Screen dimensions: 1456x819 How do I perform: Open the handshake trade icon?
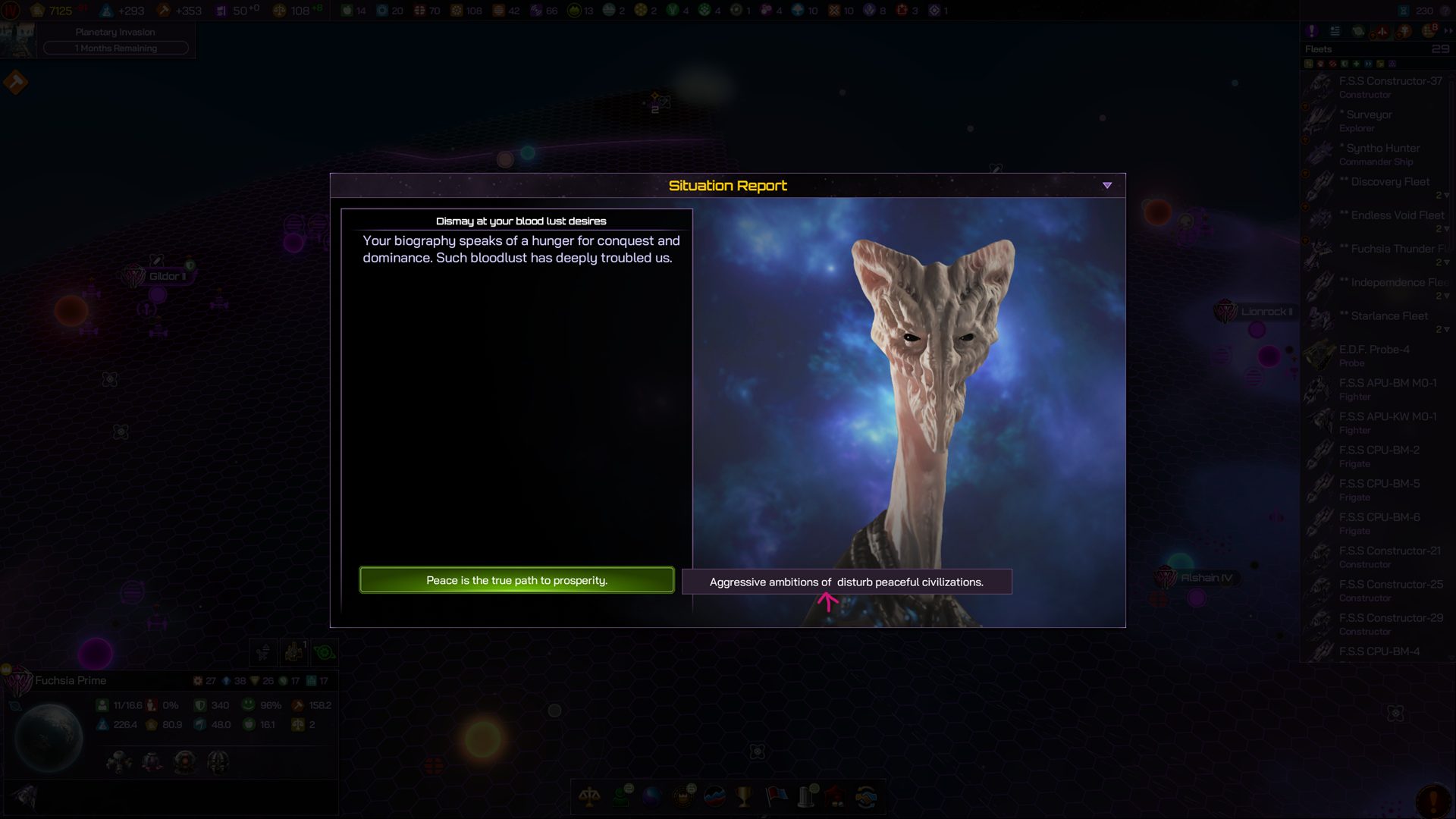coord(866,796)
